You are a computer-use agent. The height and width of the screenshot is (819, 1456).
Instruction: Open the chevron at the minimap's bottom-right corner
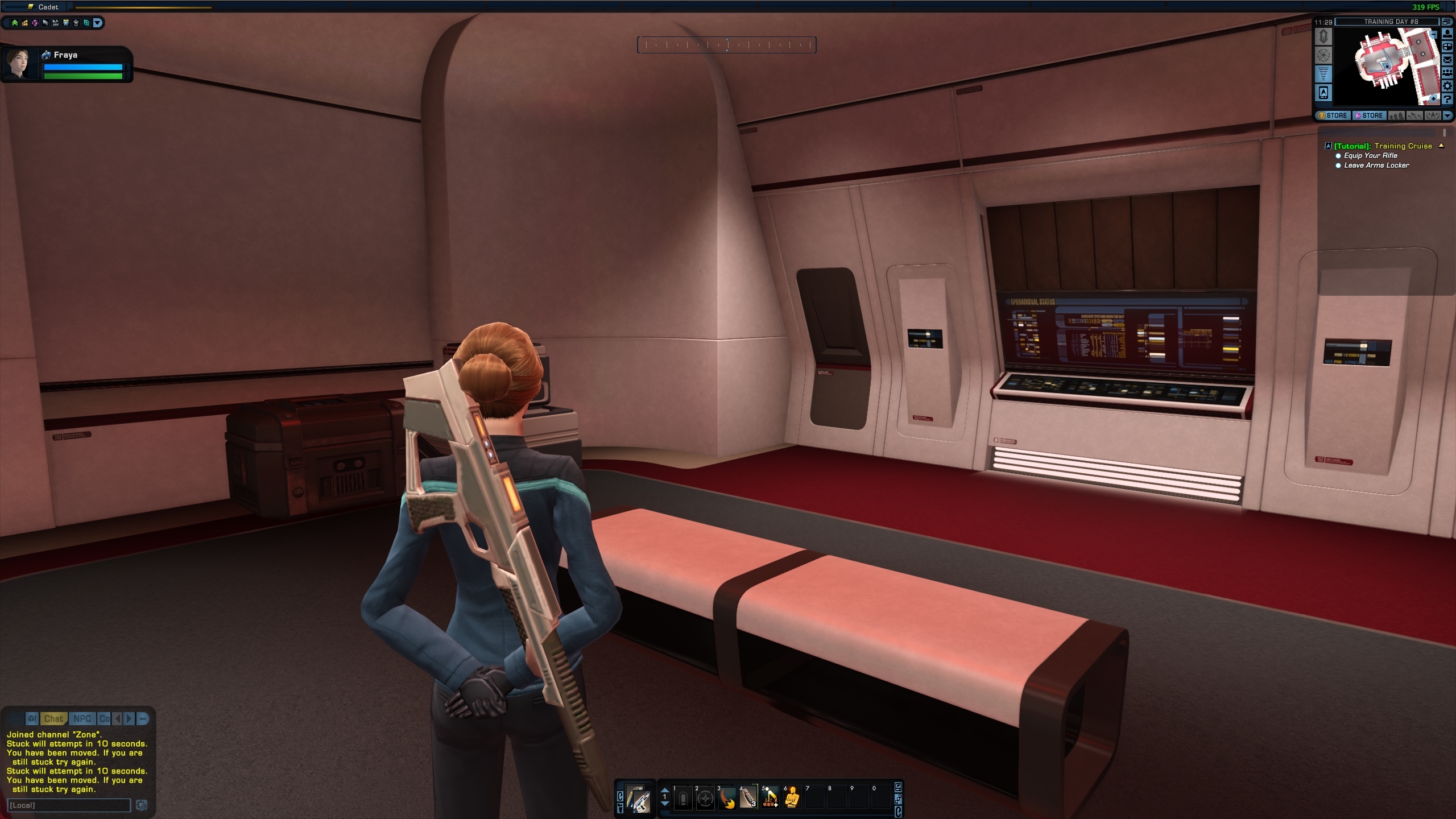click(1448, 115)
